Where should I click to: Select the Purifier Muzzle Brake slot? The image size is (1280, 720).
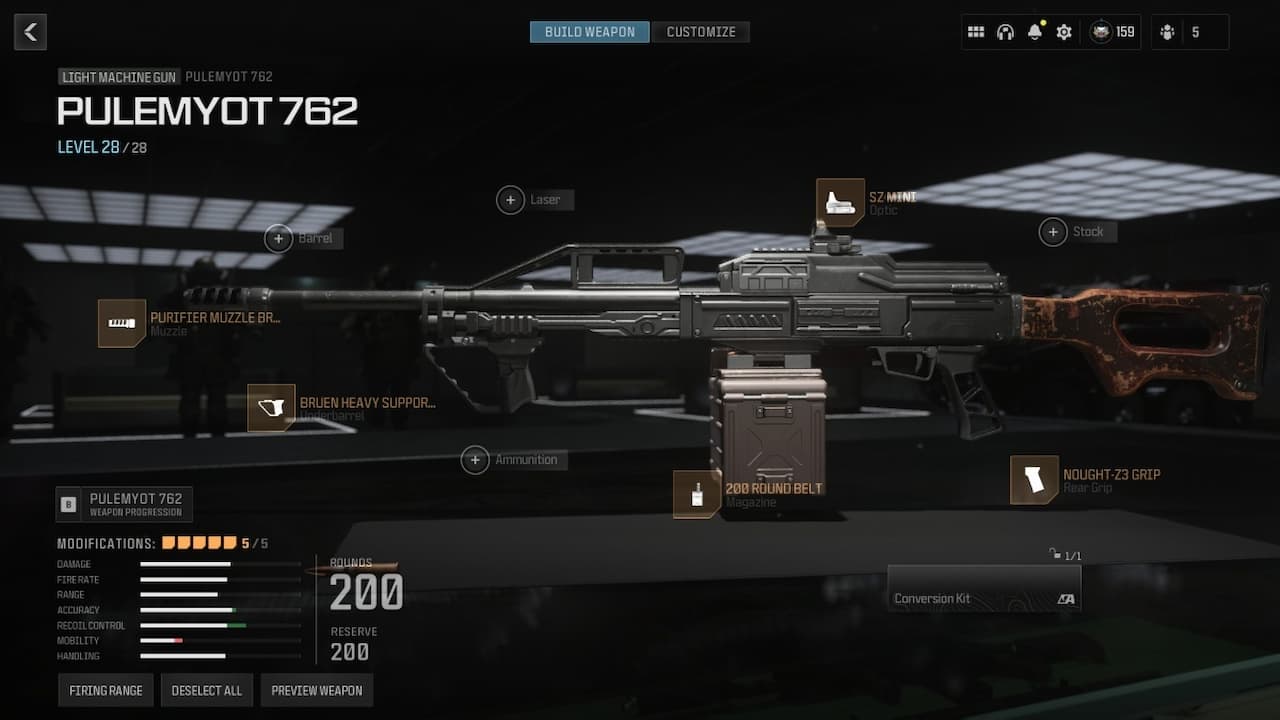click(122, 323)
